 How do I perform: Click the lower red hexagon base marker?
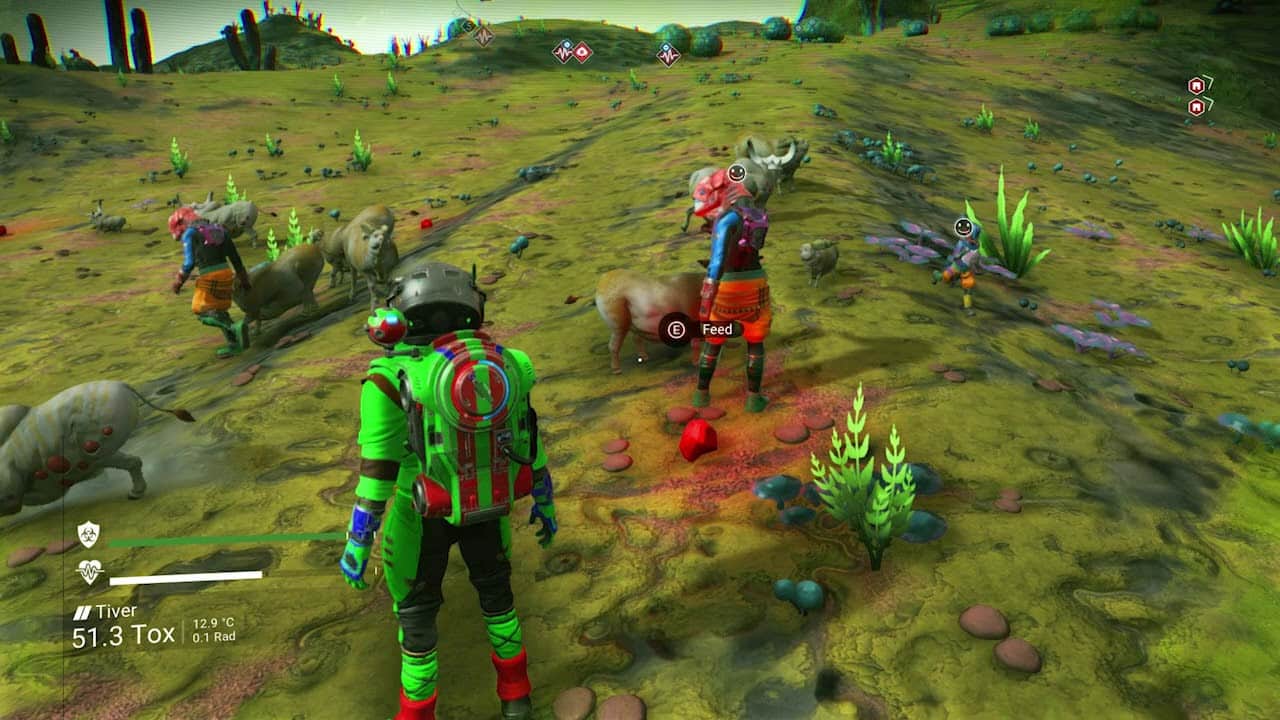1195,106
